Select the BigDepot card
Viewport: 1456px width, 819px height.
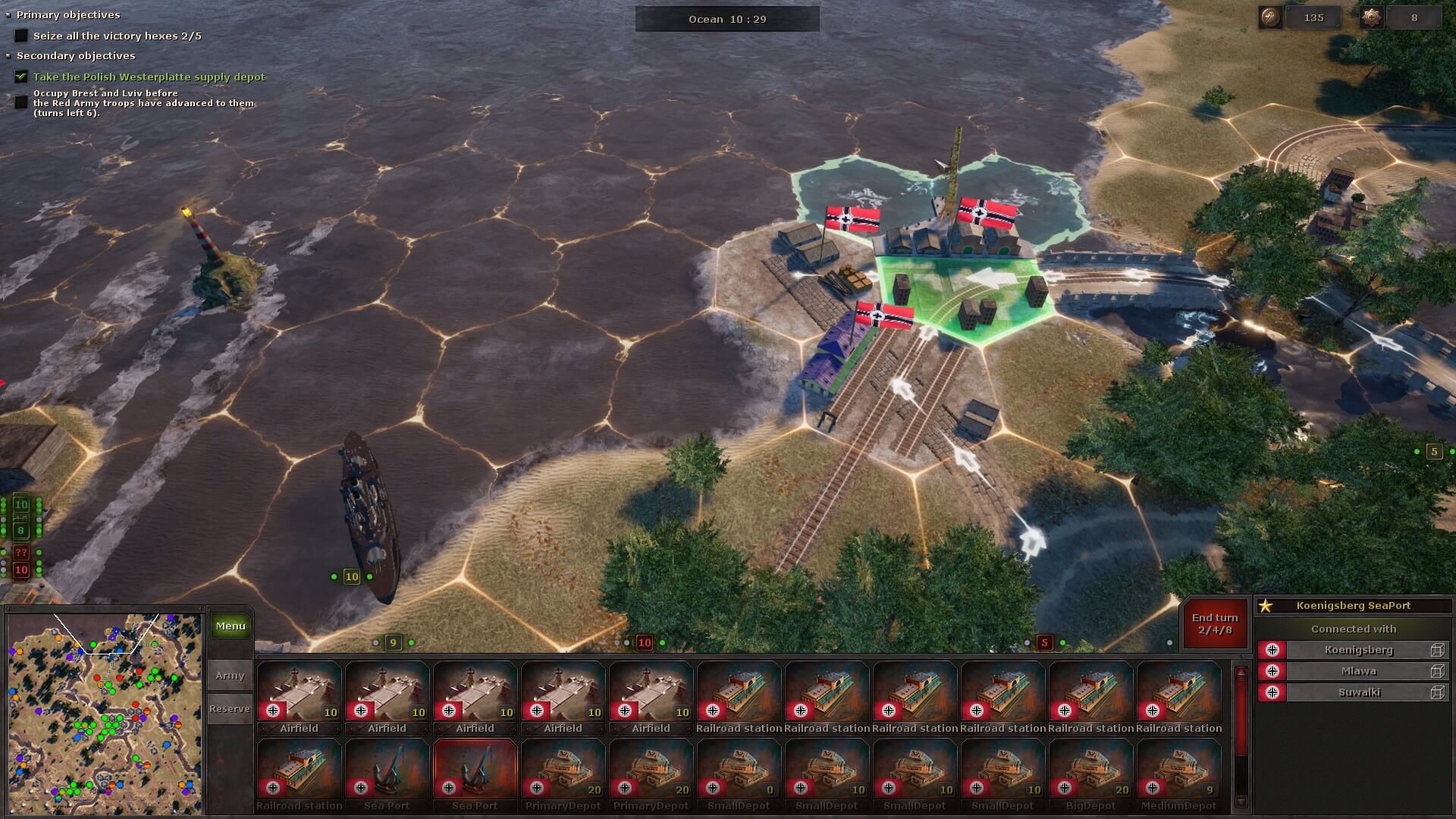1090,775
